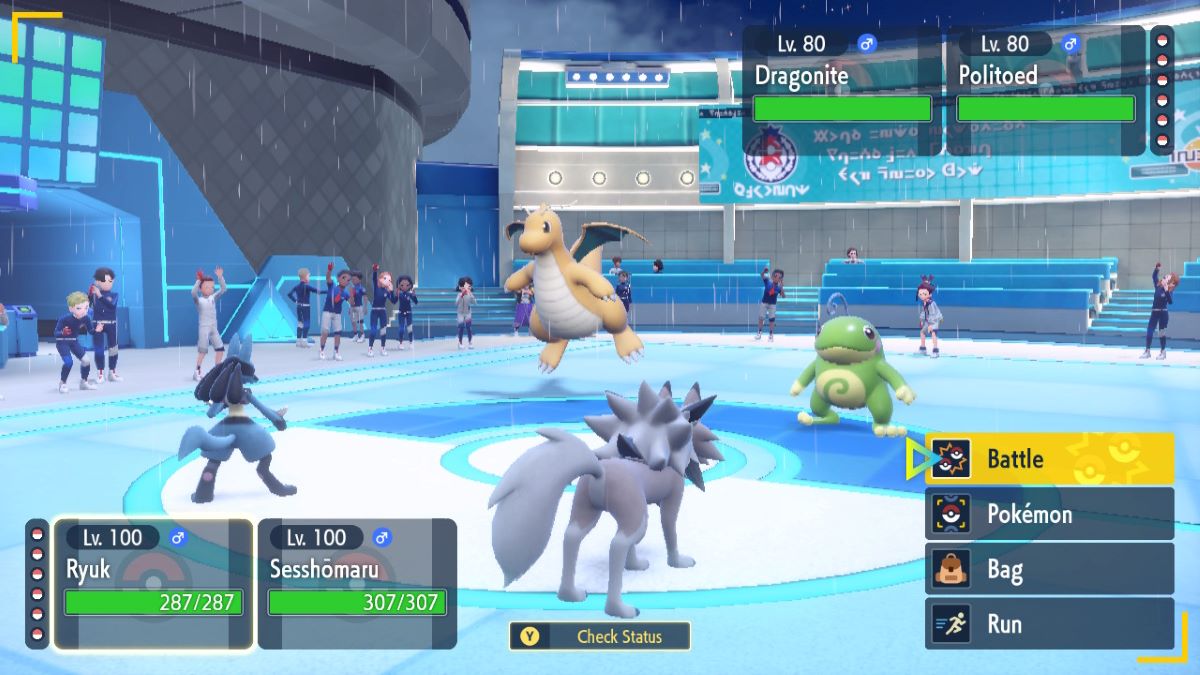The image size is (1200, 675).
Task: Select the Battle command
Action: [1048, 459]
